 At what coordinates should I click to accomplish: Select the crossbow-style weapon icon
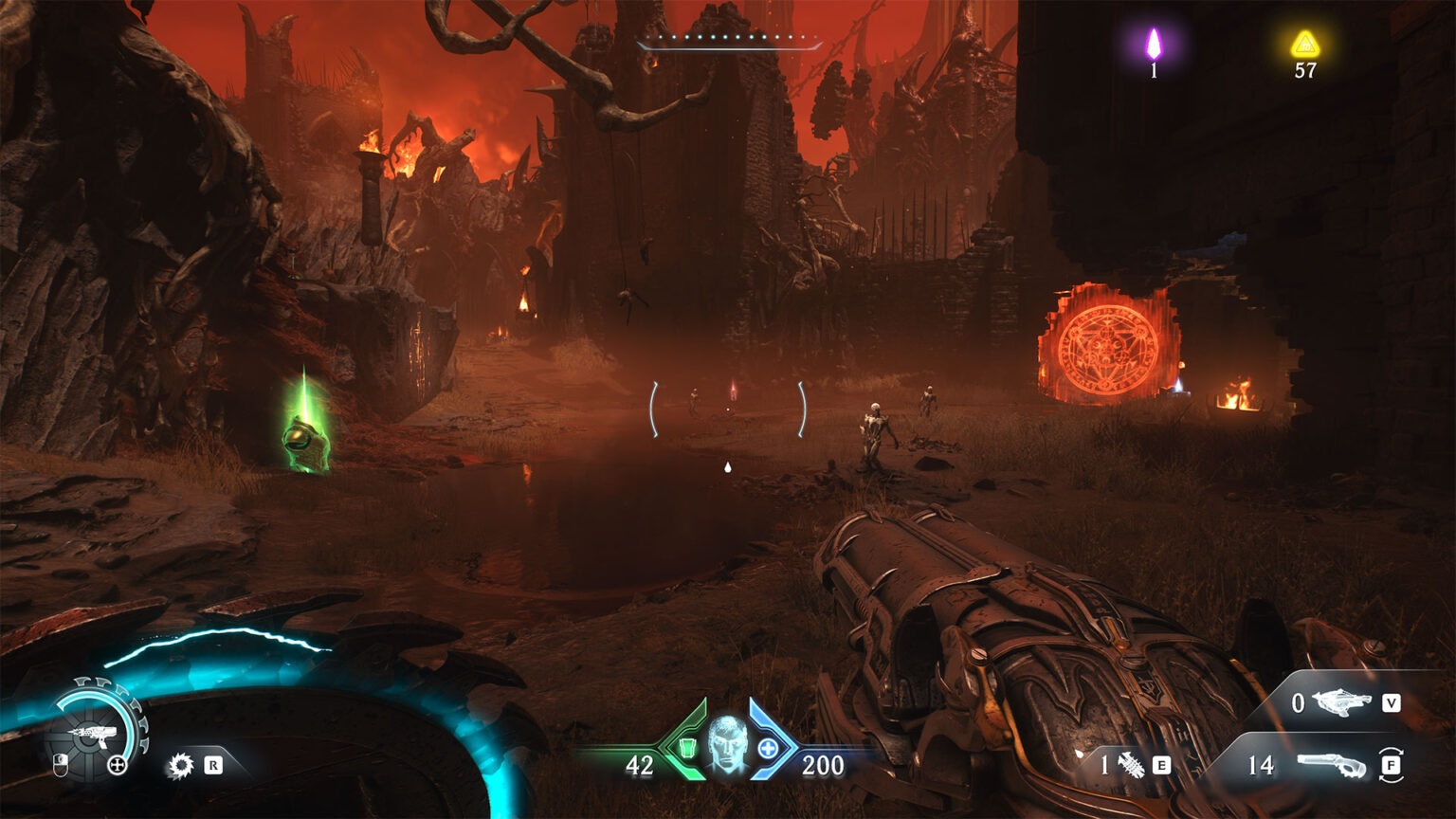coord(1339,702)
